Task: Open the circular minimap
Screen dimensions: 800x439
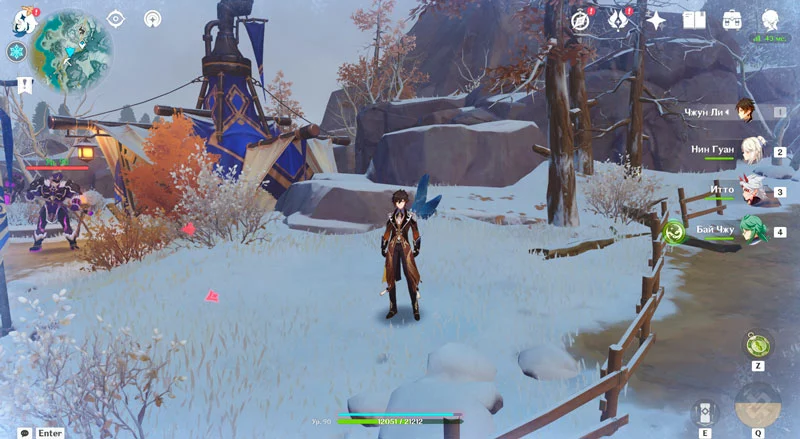Action: pos(71,48)
